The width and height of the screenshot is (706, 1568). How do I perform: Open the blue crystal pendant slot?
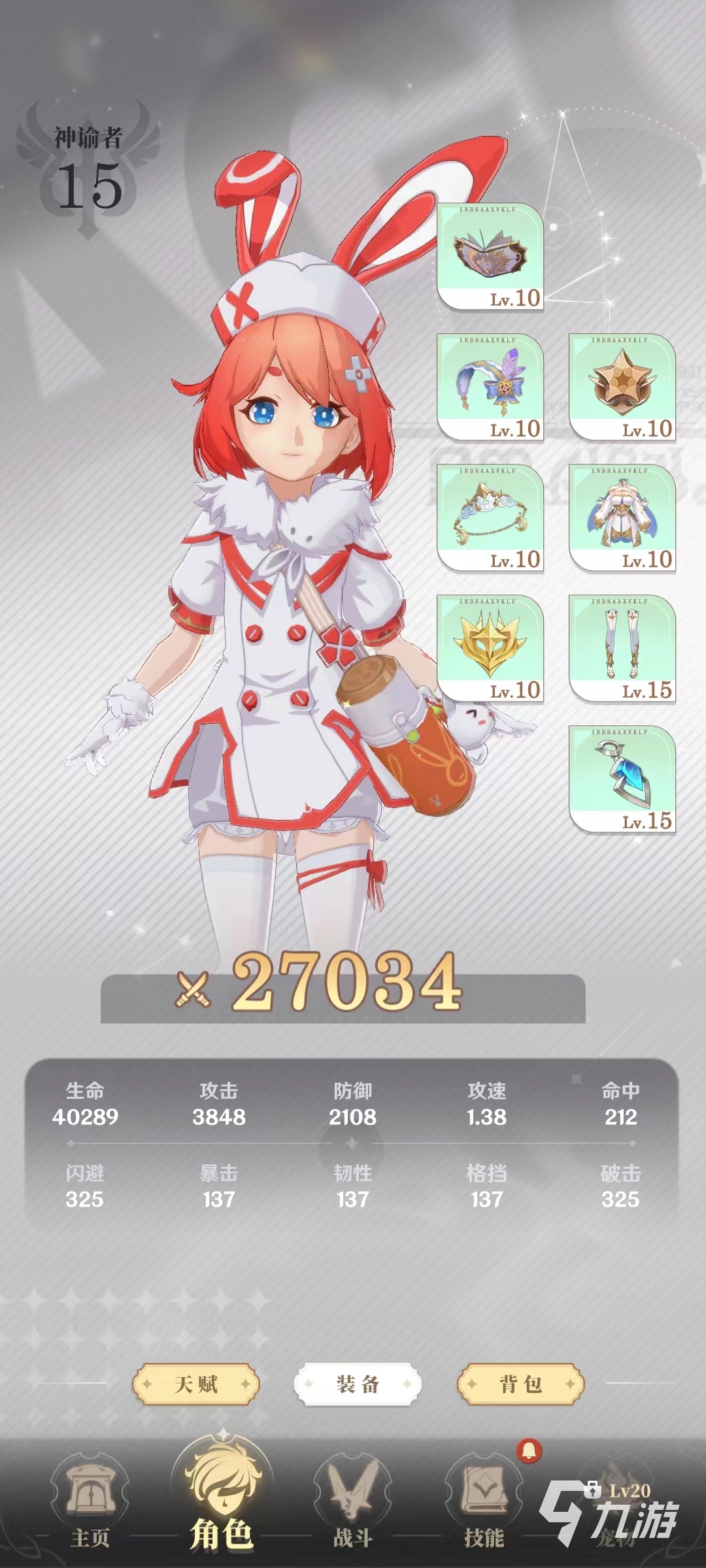point(622,779)
